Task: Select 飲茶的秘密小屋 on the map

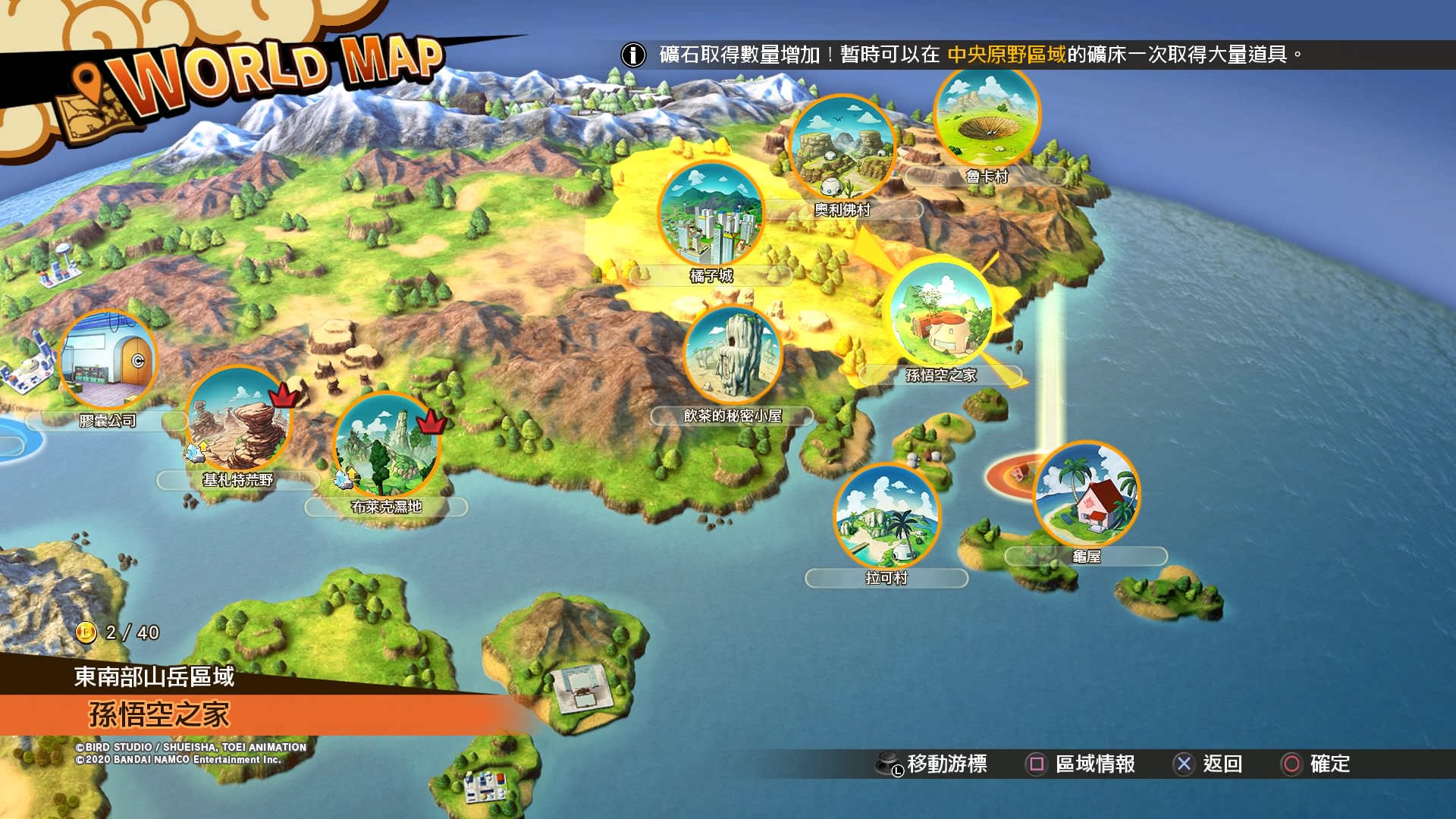Action: pos(733,355)
